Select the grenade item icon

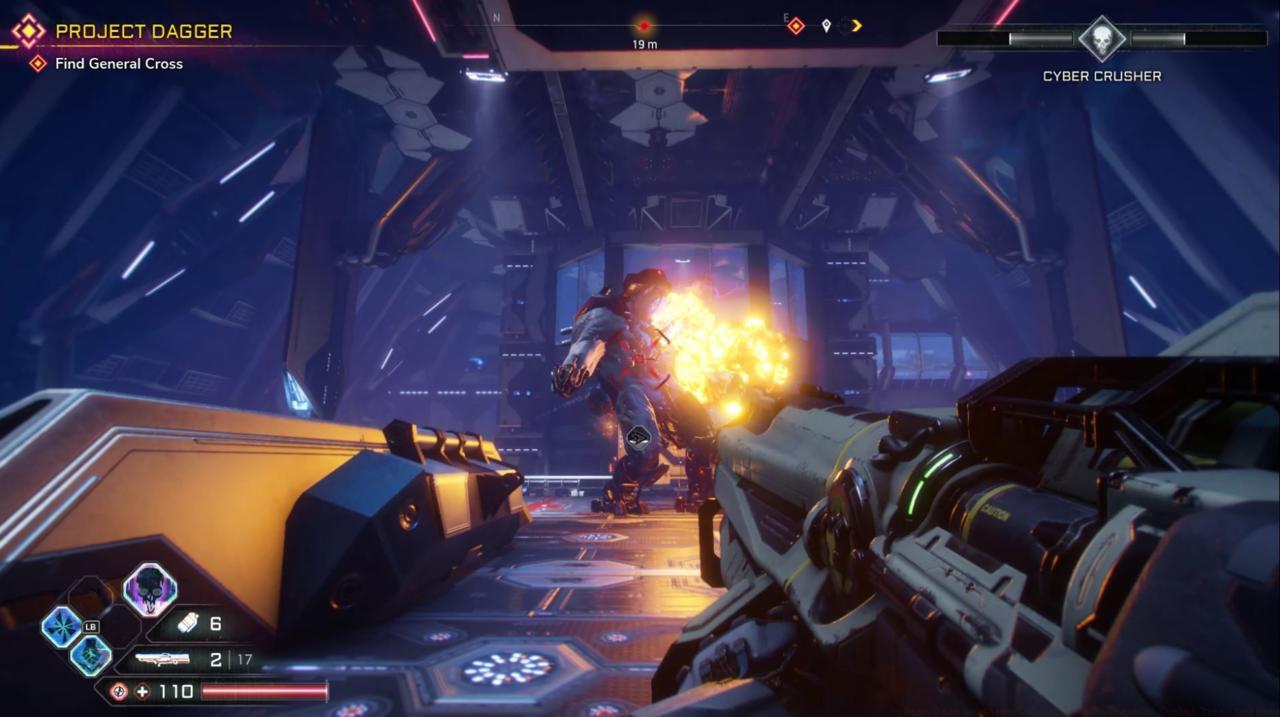188,624
